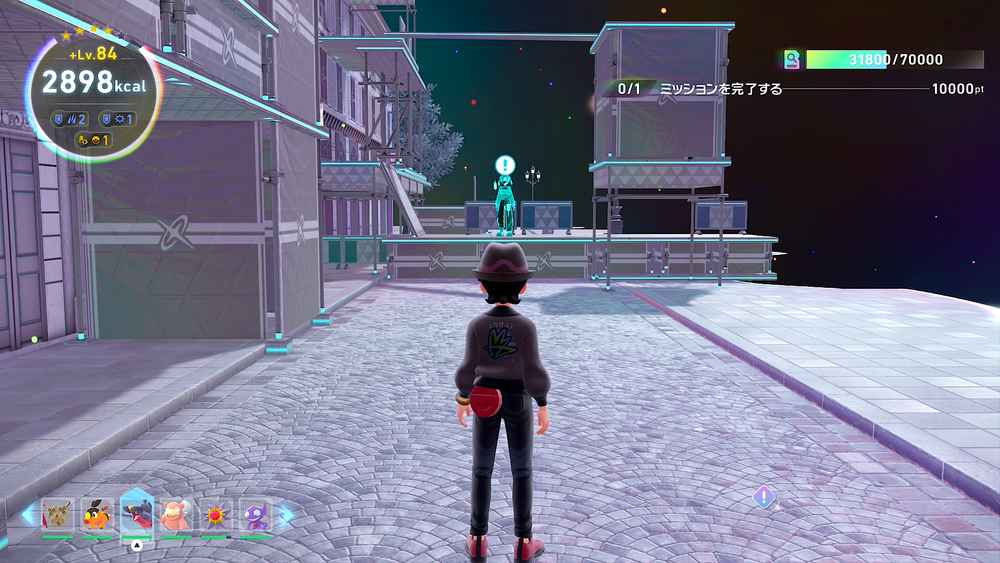Select the purple Sableye party slot

coord(255,515)
